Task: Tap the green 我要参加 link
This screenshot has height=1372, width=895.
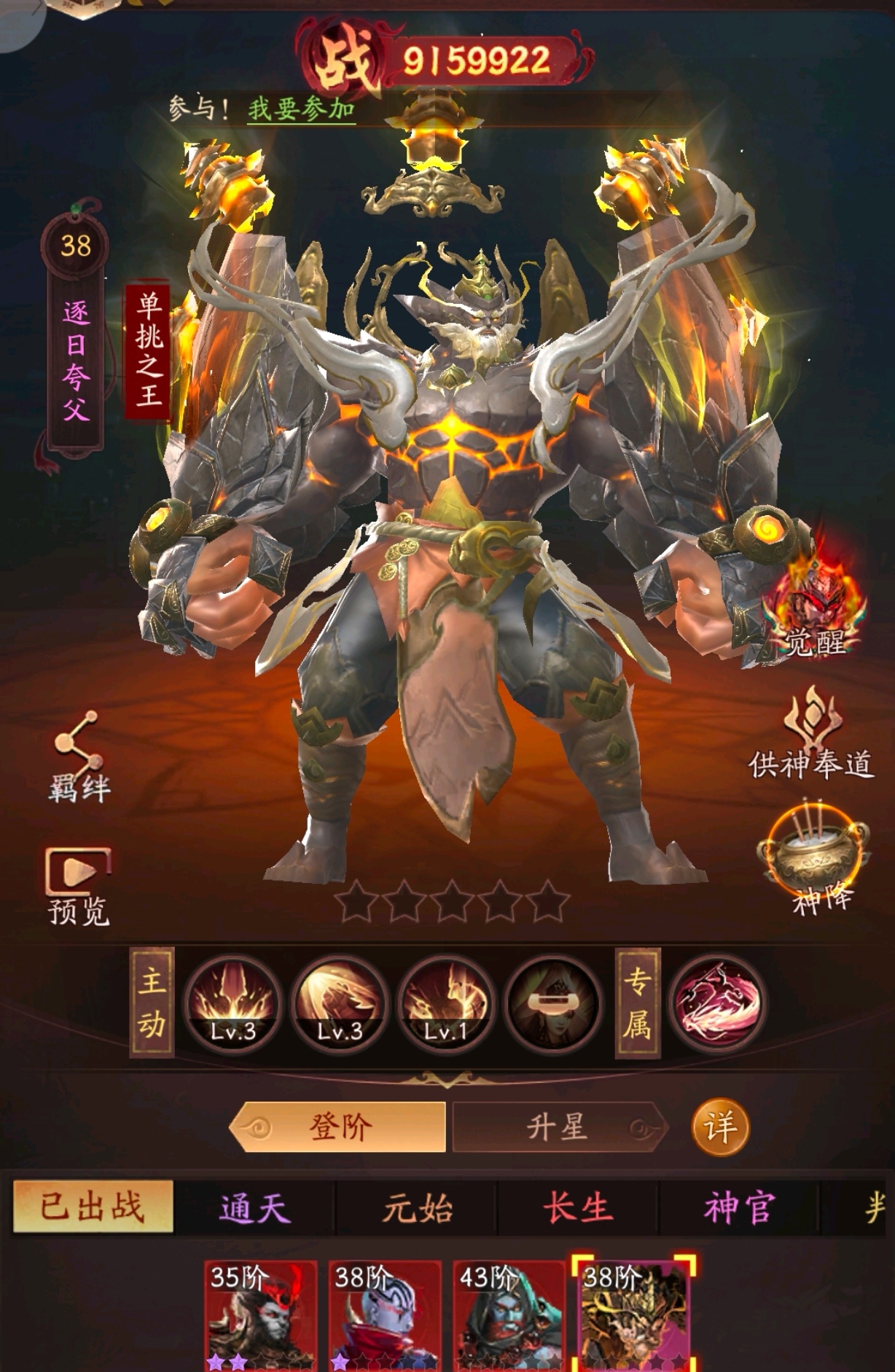Action: coord(301,110)
